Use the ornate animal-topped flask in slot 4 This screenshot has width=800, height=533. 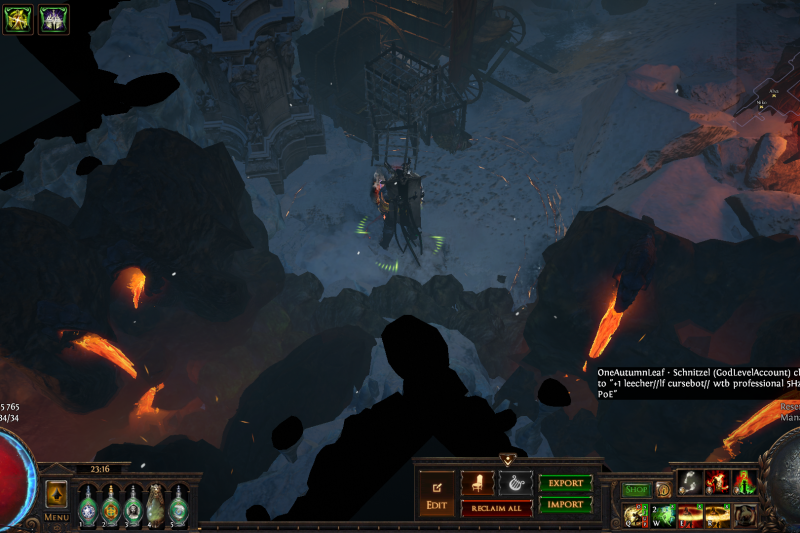(x=156, y=504)
